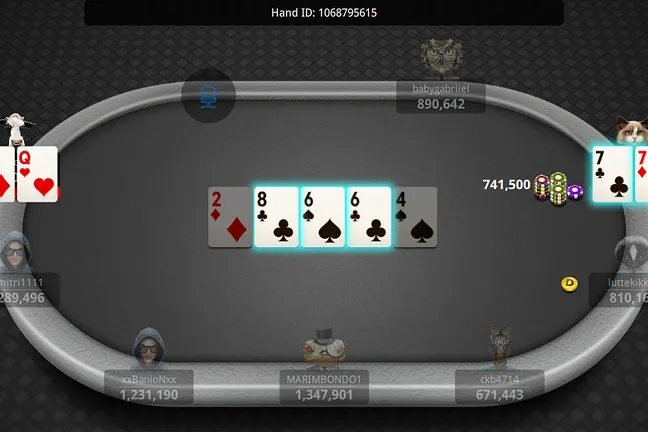Click the queen of hearts hole card
Screen dimensions: 648x432
[x=36, y=173]
